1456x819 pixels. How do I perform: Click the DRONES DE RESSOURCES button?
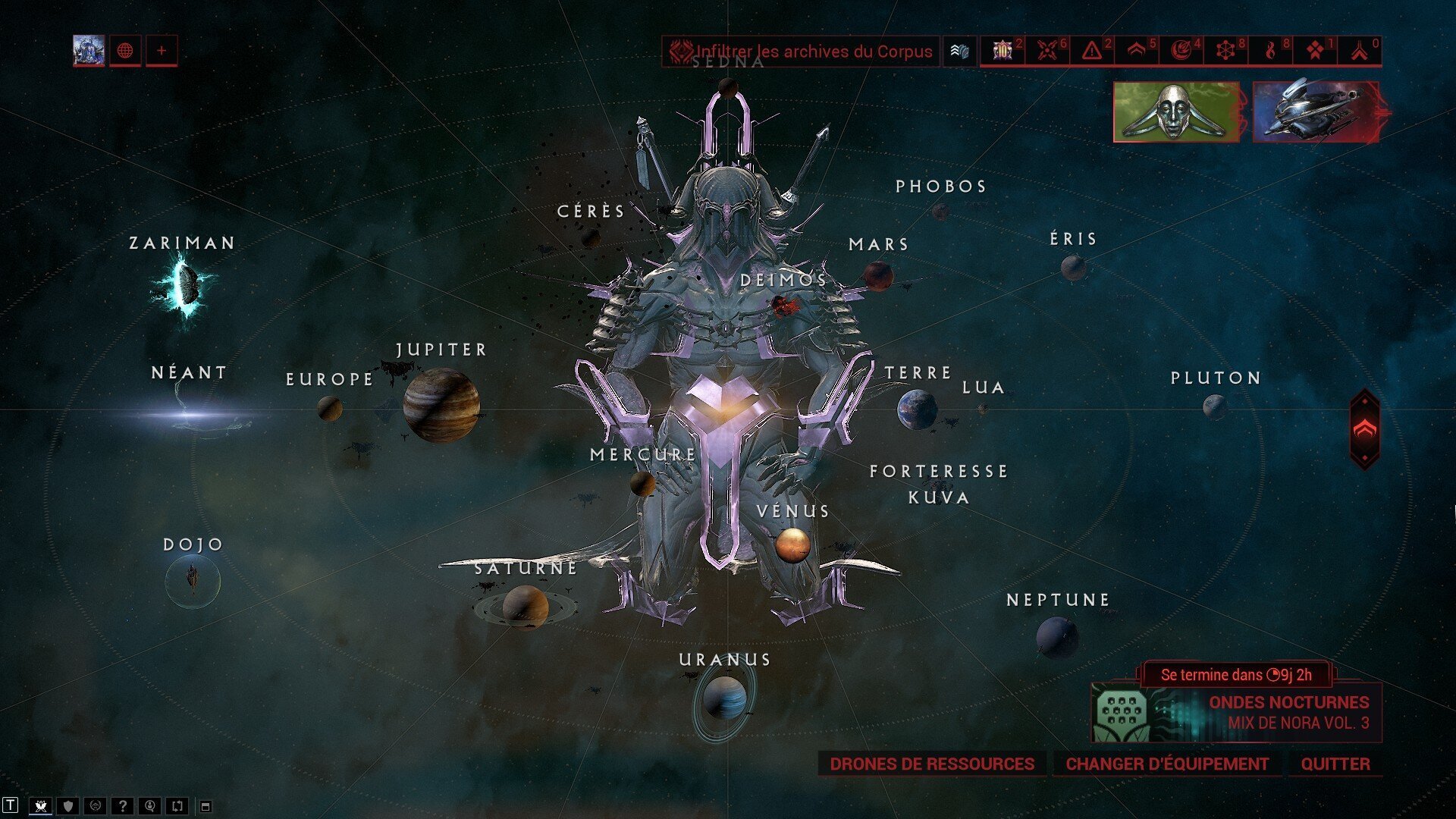coord(932,764)
